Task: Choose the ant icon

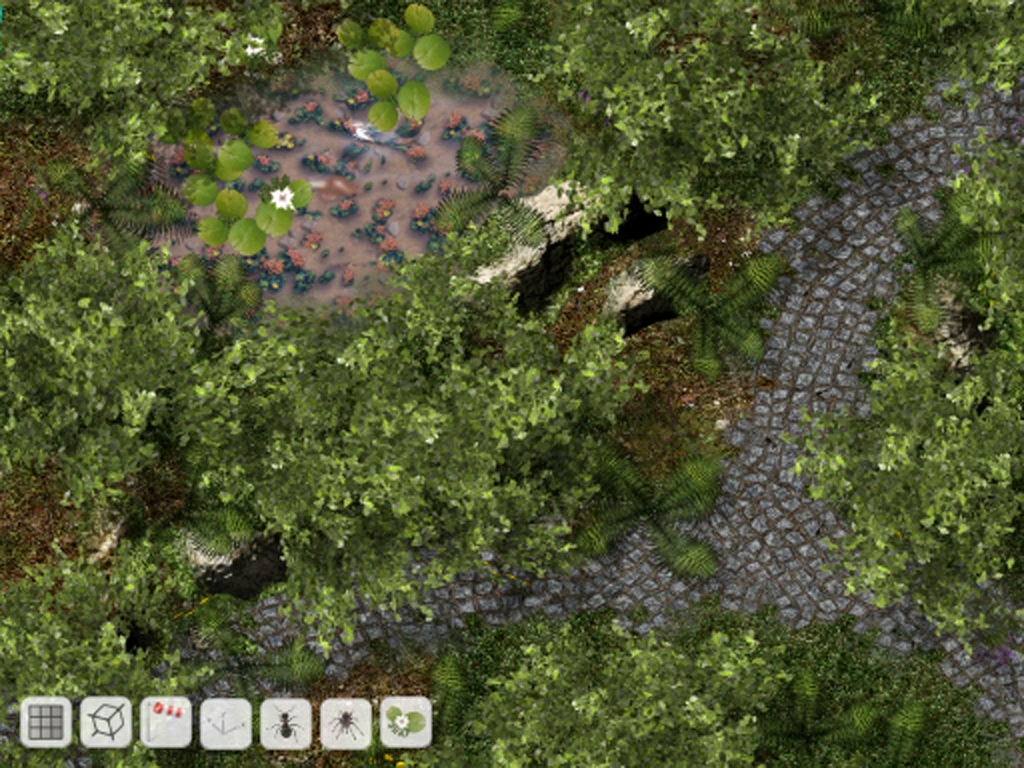Action: 286,723
